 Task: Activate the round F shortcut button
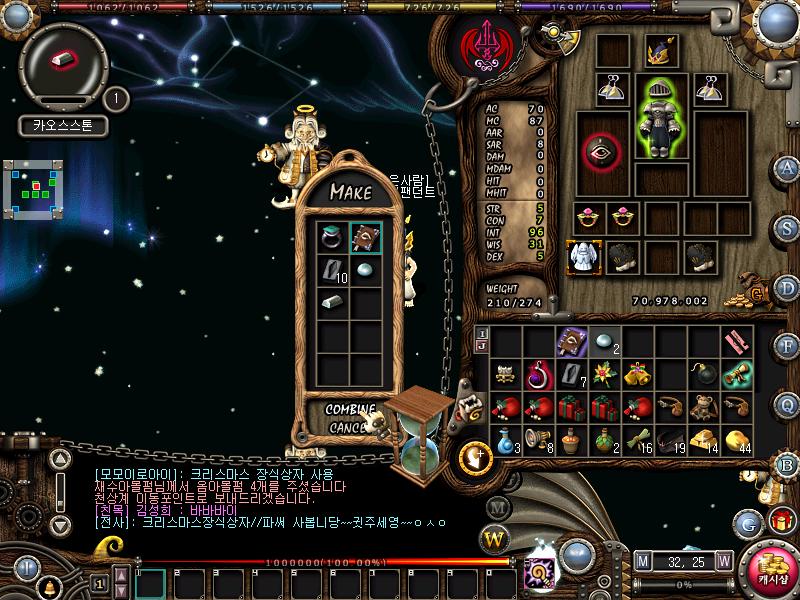point(788,347)
